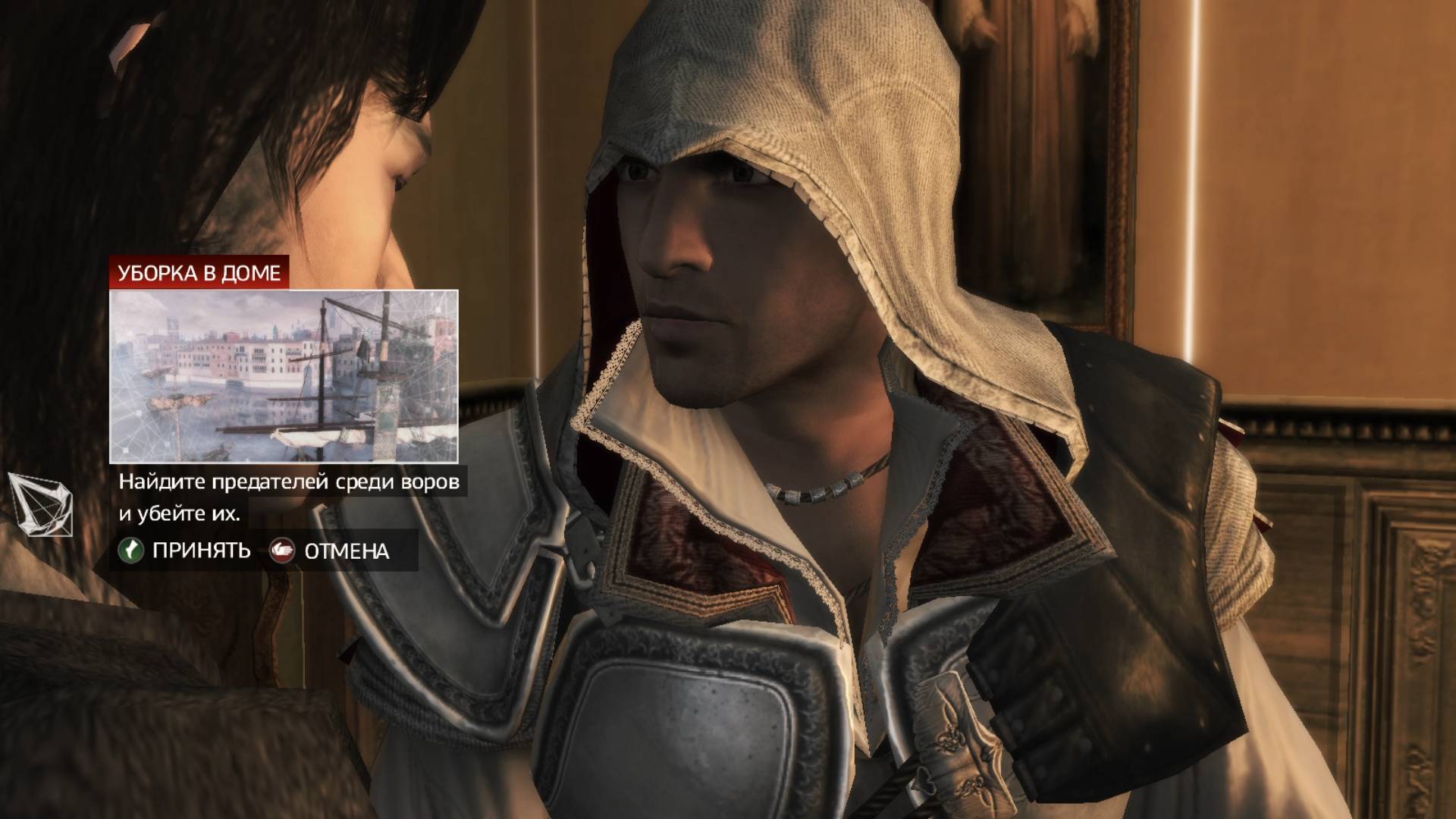Click the foot-shaped button icon for accepting
The image size is (1456, 819).
point(130,551)
